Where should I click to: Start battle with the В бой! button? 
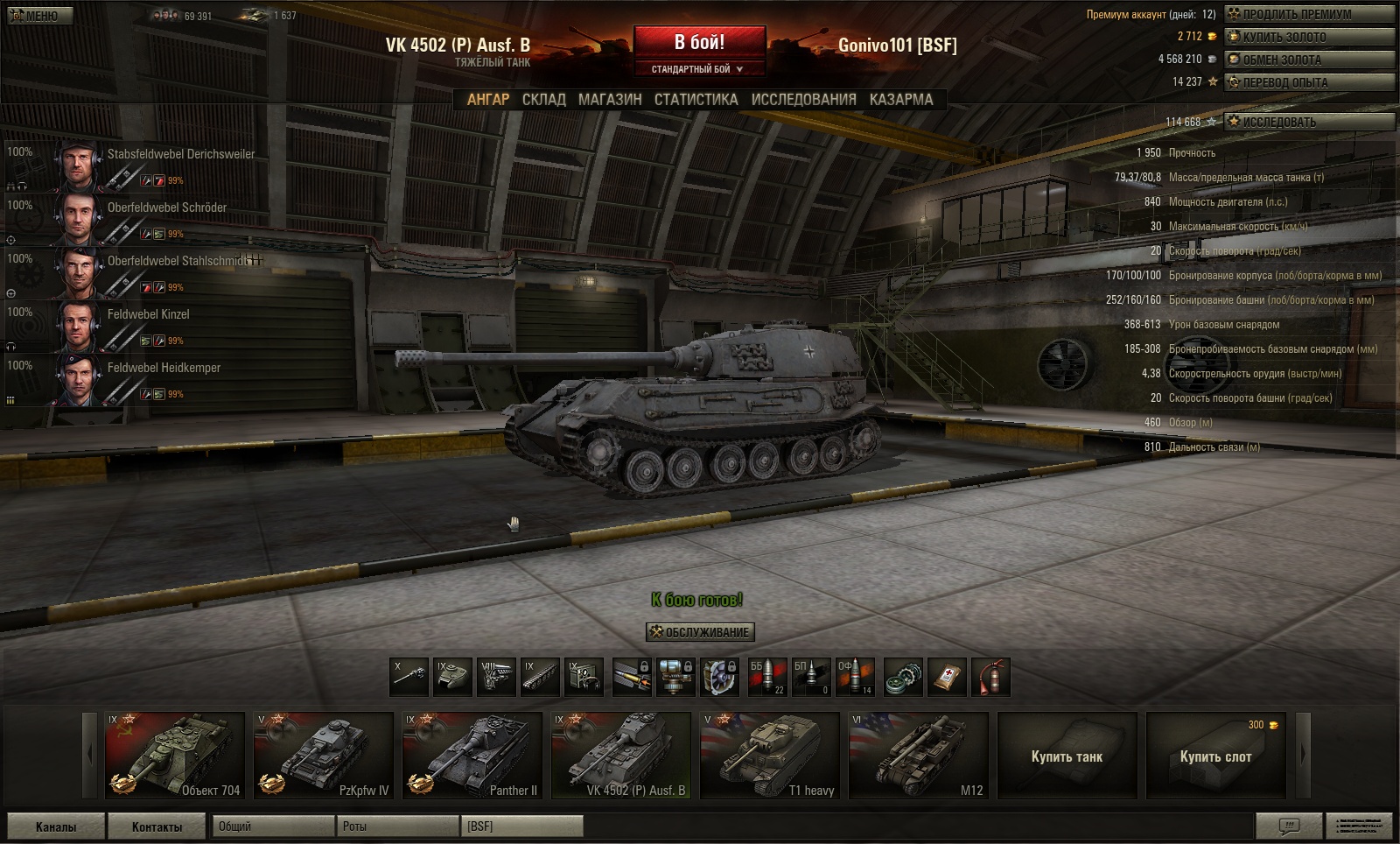(x=699, y=43)
